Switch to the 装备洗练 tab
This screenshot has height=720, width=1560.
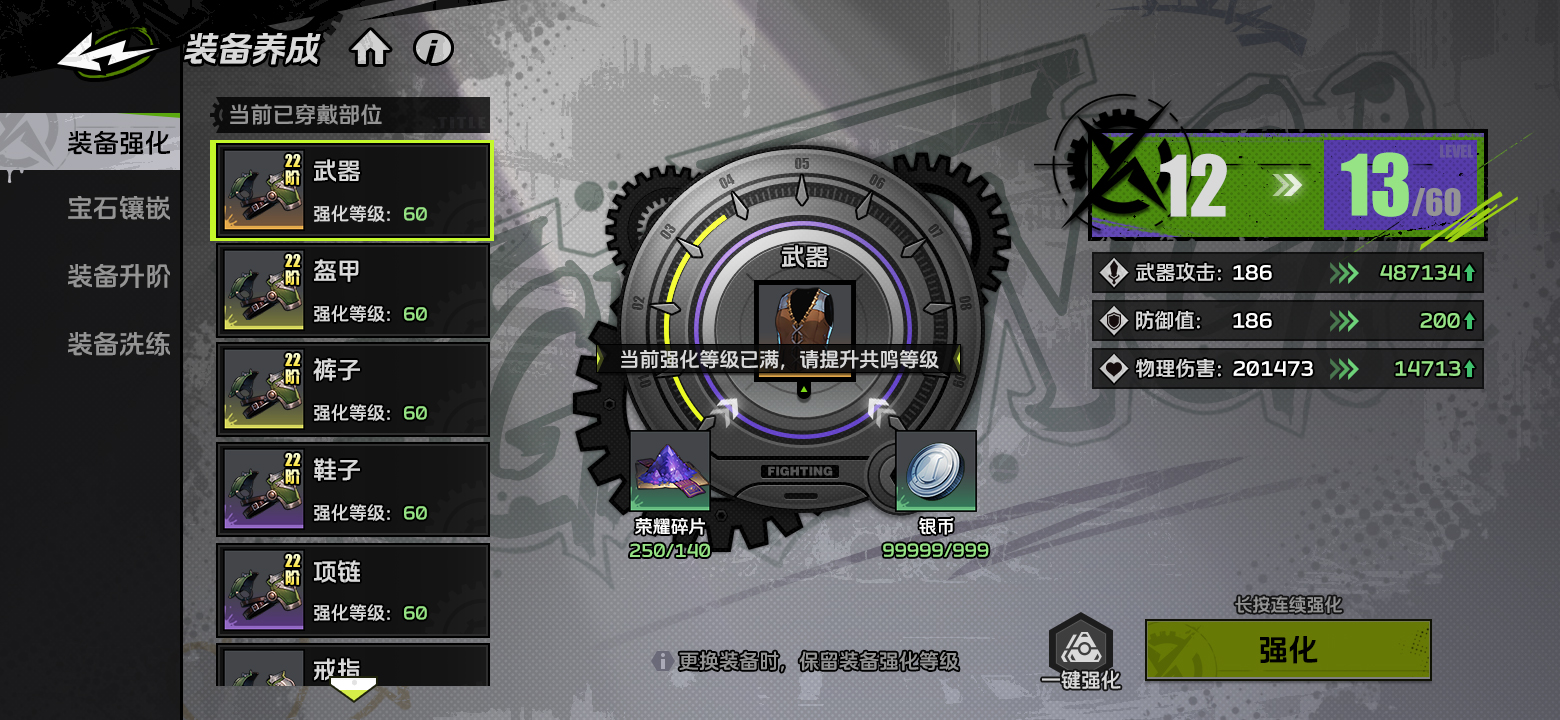tap(118, 344)
